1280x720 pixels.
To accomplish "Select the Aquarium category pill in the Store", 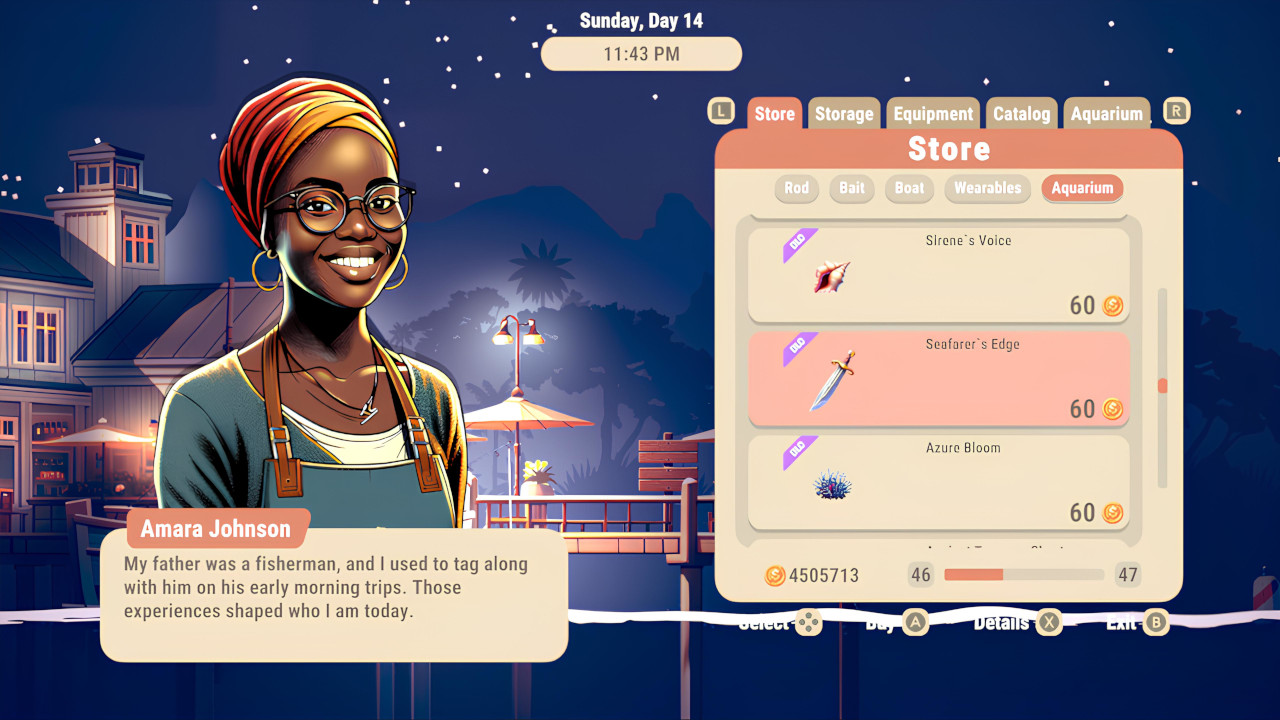I will pyautogui.click(x=1082, y=188).
